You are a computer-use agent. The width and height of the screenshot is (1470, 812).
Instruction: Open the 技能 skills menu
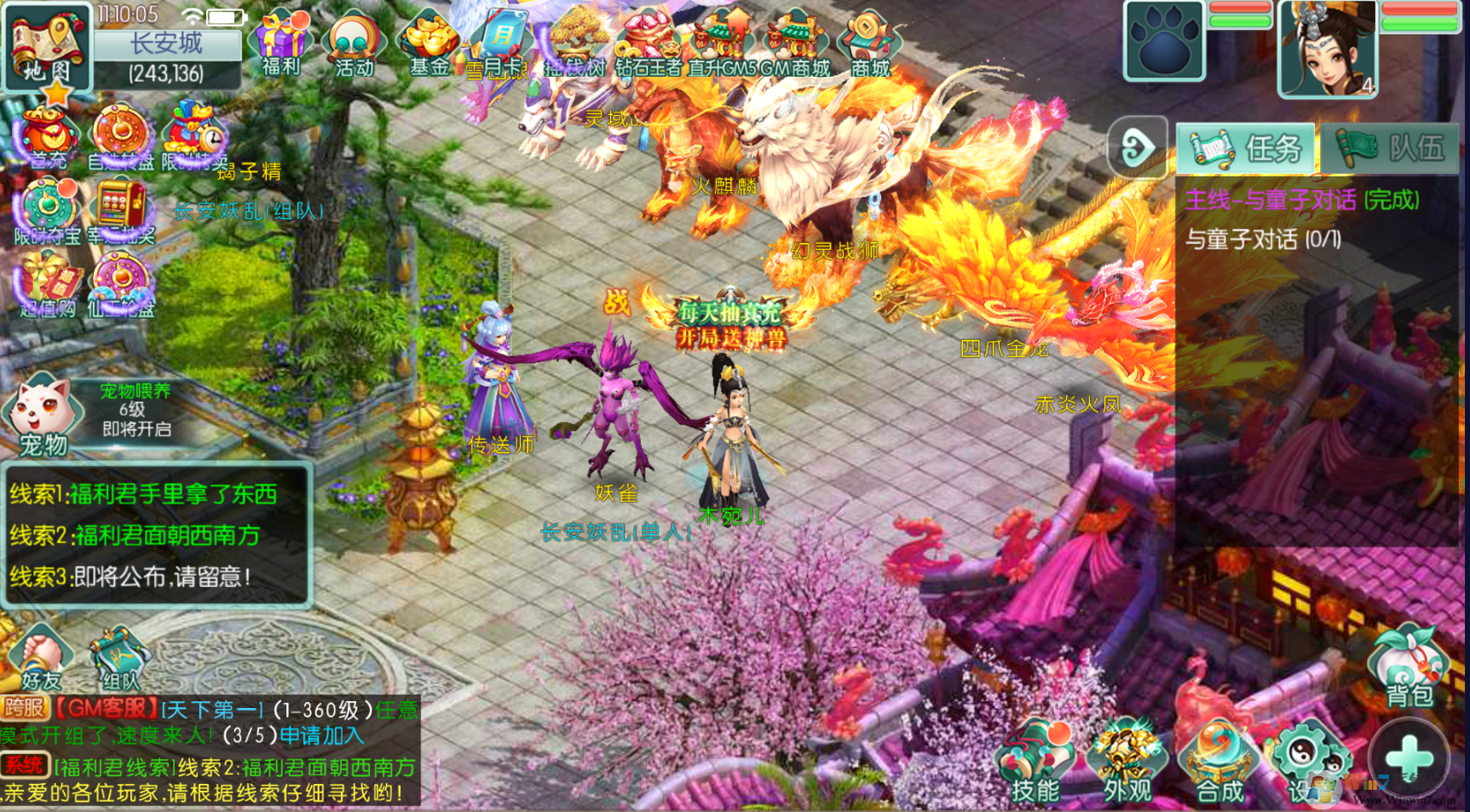point(1035,763)
